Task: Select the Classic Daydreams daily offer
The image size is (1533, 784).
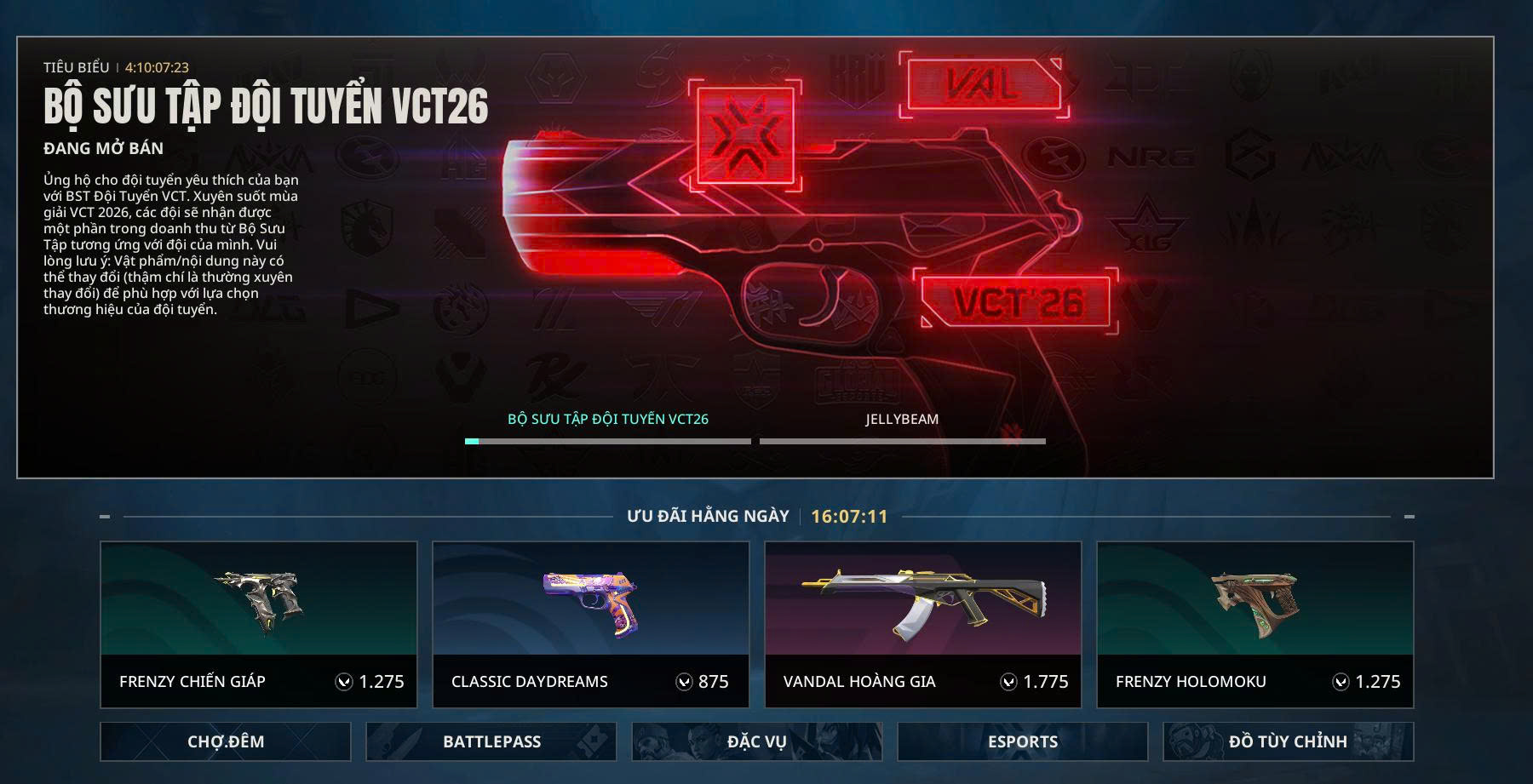Action: 591,624
